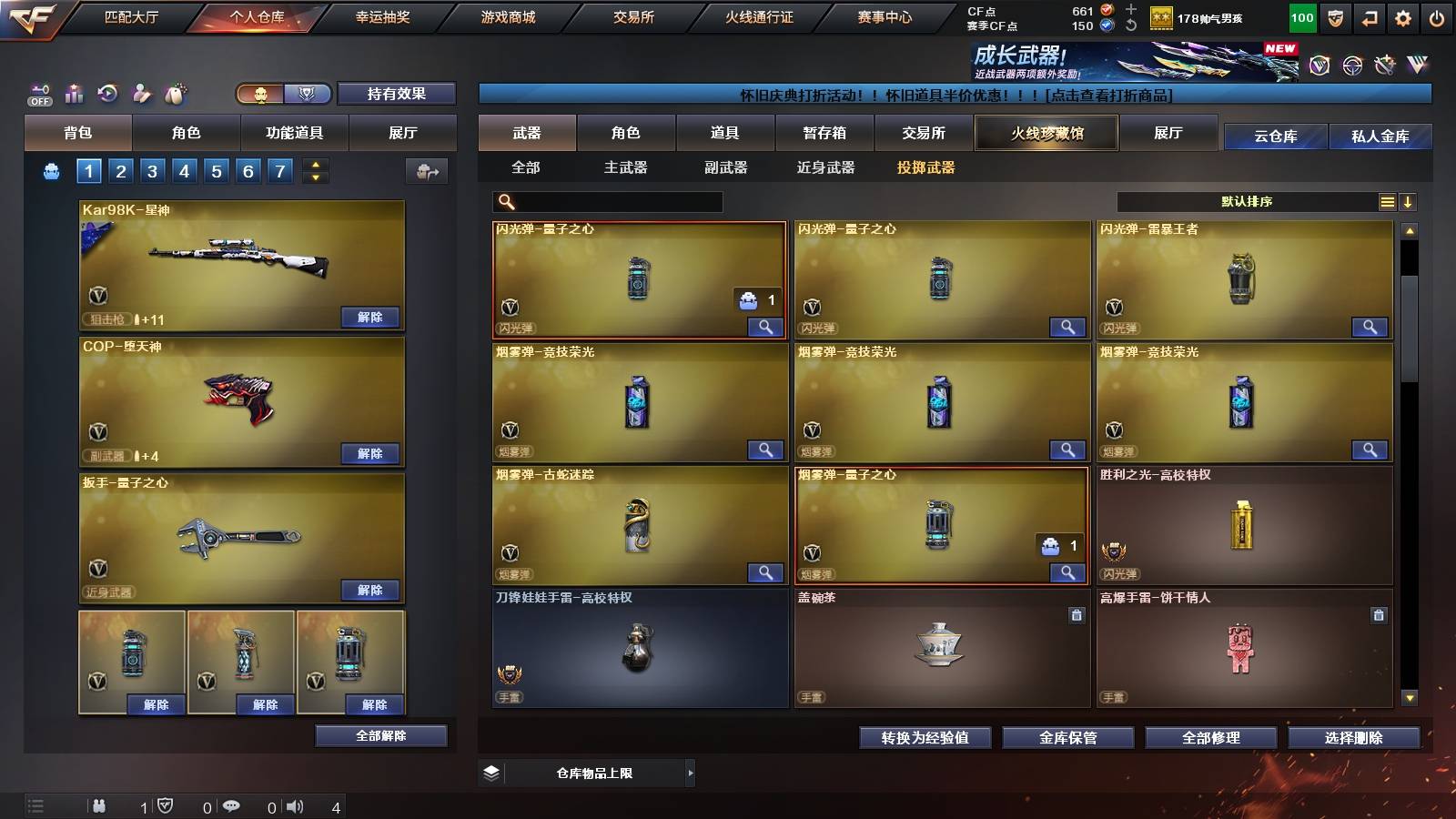The image size is (1456, 819).
Task: Click the return-to-lobby arrow icon
Action: (x=1370, y=17)
